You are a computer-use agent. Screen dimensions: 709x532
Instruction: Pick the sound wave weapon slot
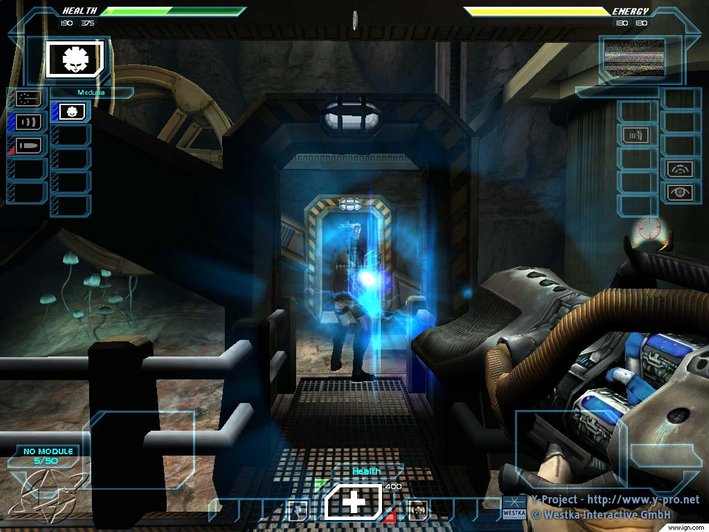[27, 122]
